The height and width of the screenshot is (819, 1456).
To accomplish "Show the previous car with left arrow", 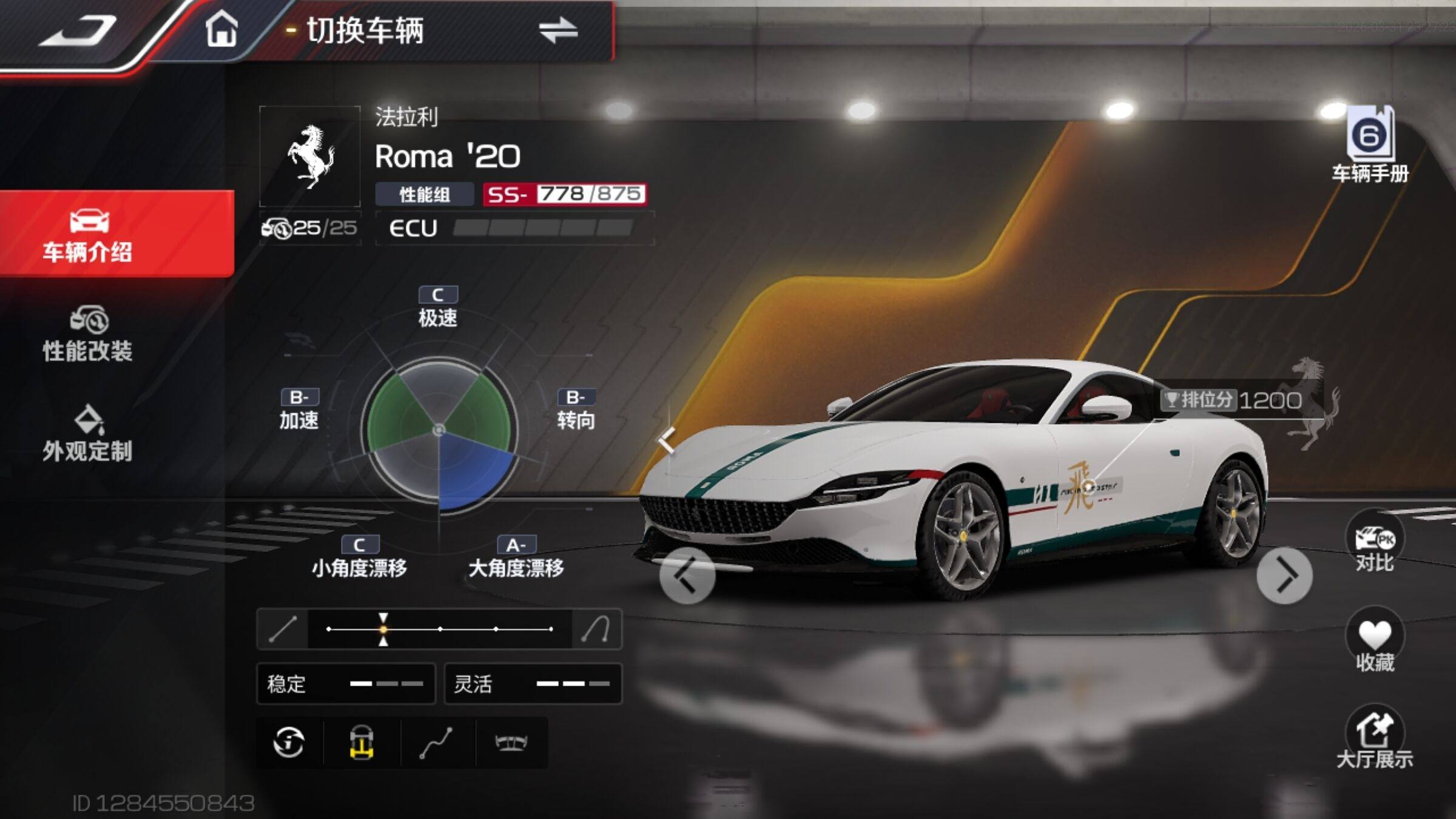I will 687,575.
